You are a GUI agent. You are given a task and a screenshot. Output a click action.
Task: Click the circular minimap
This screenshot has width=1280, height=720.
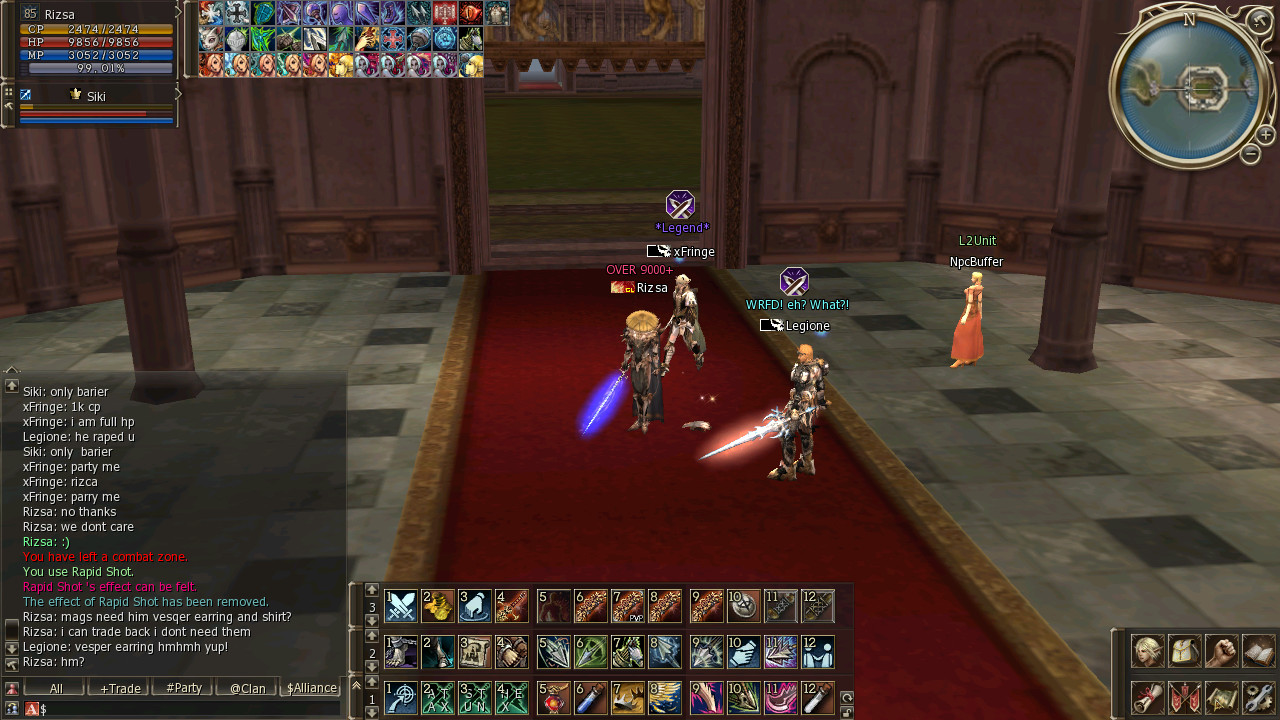[x=1186, y=87]
